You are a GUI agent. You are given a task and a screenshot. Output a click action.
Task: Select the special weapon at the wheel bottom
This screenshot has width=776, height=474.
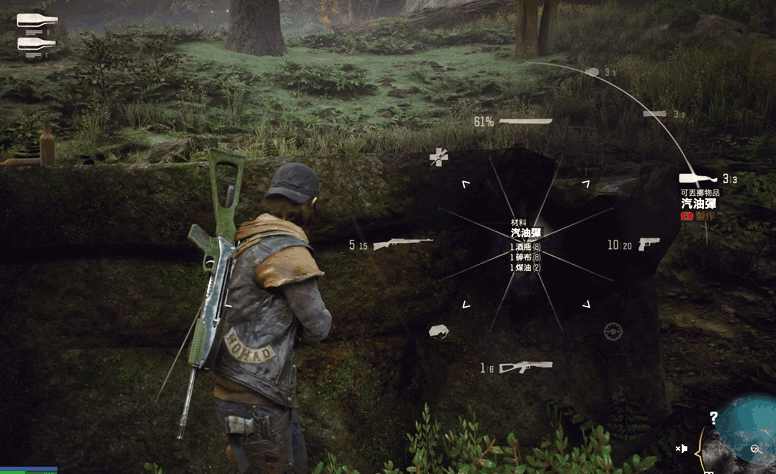pyautogui.click(x=525, y=367)
